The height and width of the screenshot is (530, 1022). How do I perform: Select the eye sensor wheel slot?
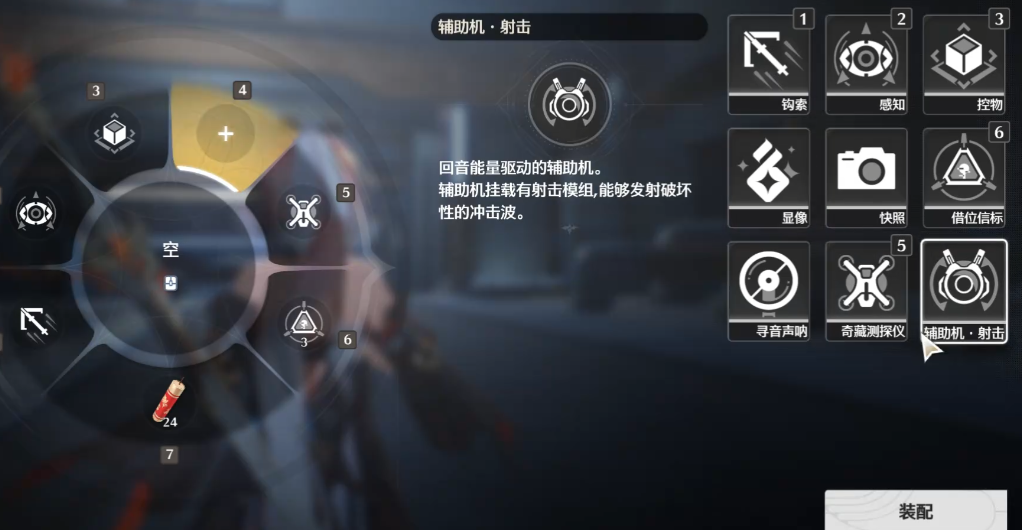pyautogui.click(x=36, y=213)
